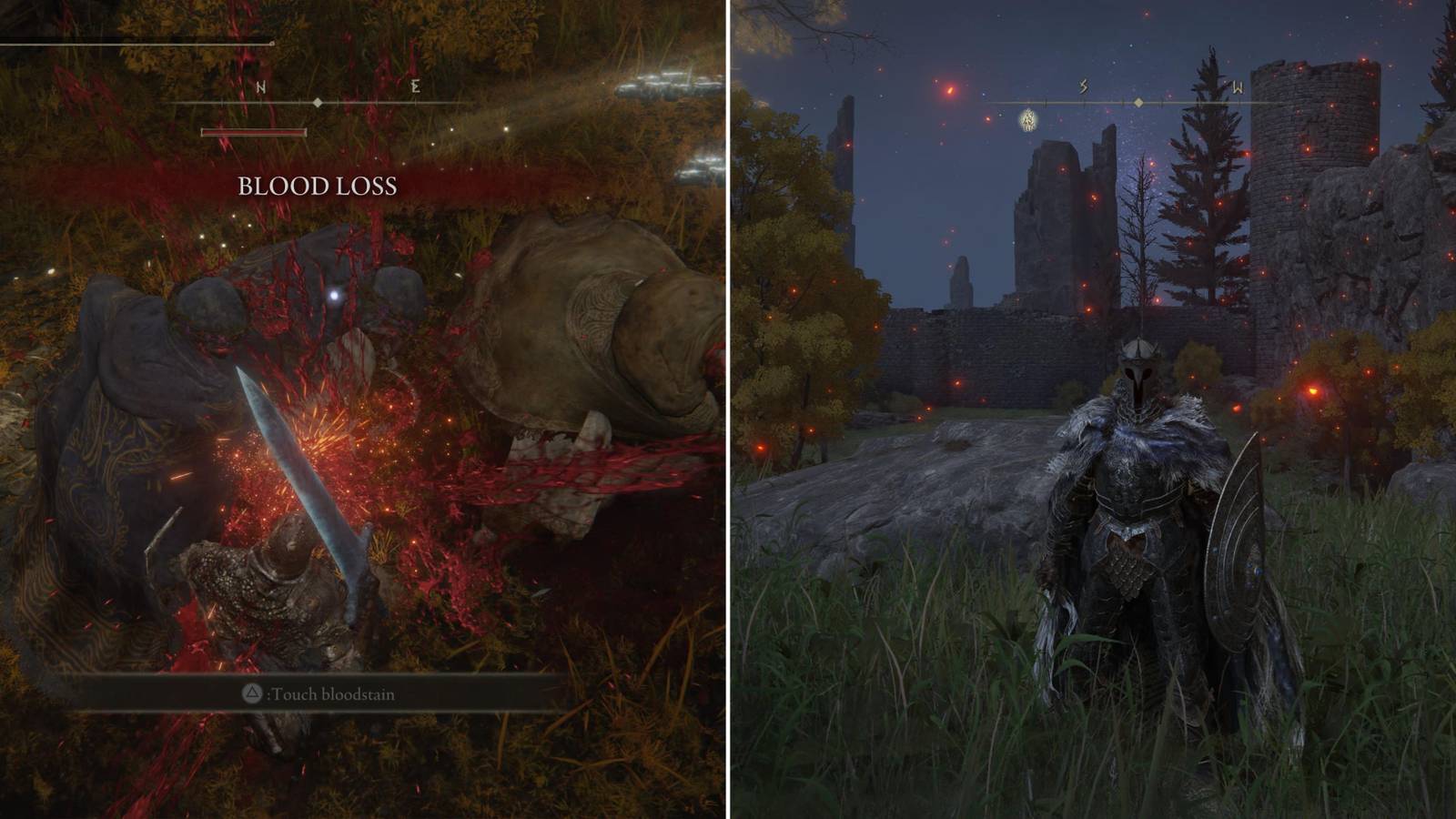The height and width of the screenshot is (819, 1456).
Task: Click the S marker on the right compass
Action: point(1082,86)
